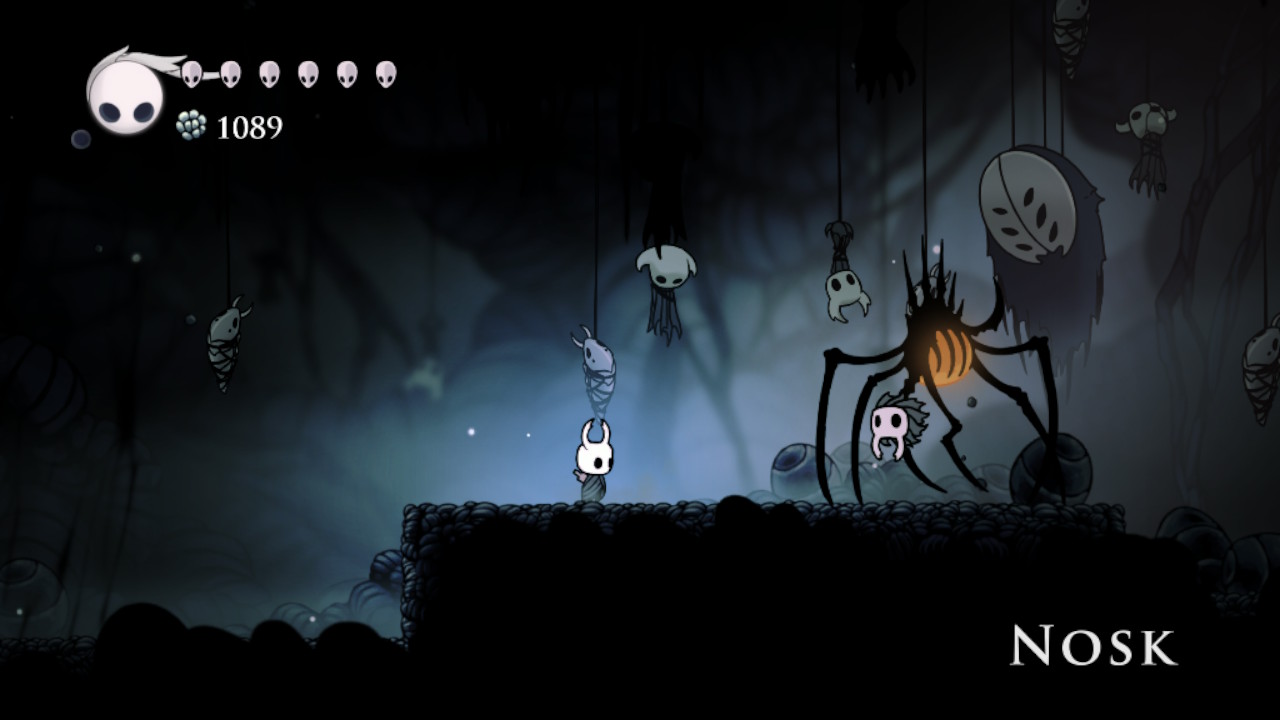The image size is (1280, 720).
Task: Select the Geo currency icon
Action: pyautogui.click(x=190, y=126)
